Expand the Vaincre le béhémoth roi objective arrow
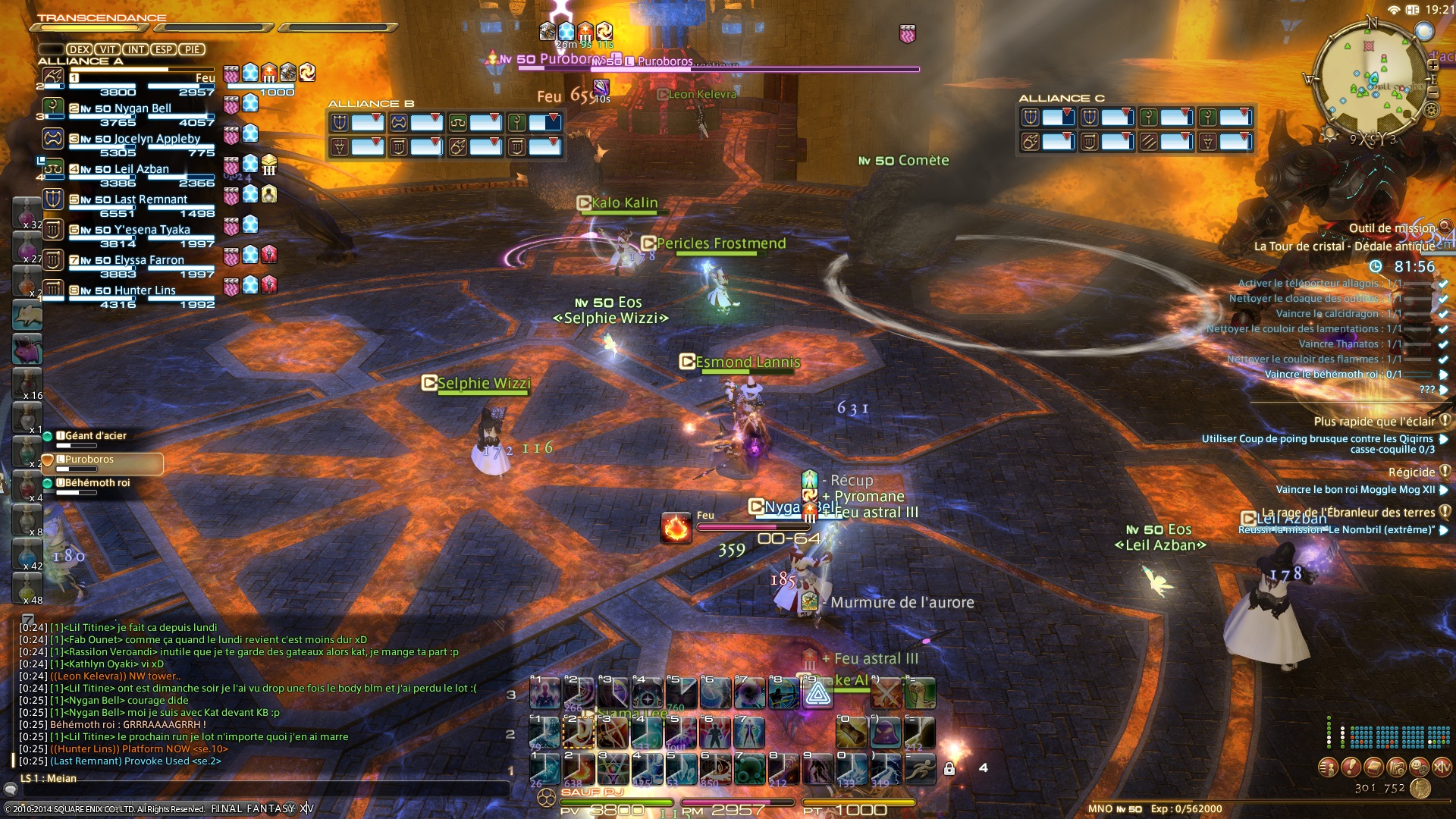The image size is (1456, 819). click(1445, 375)
